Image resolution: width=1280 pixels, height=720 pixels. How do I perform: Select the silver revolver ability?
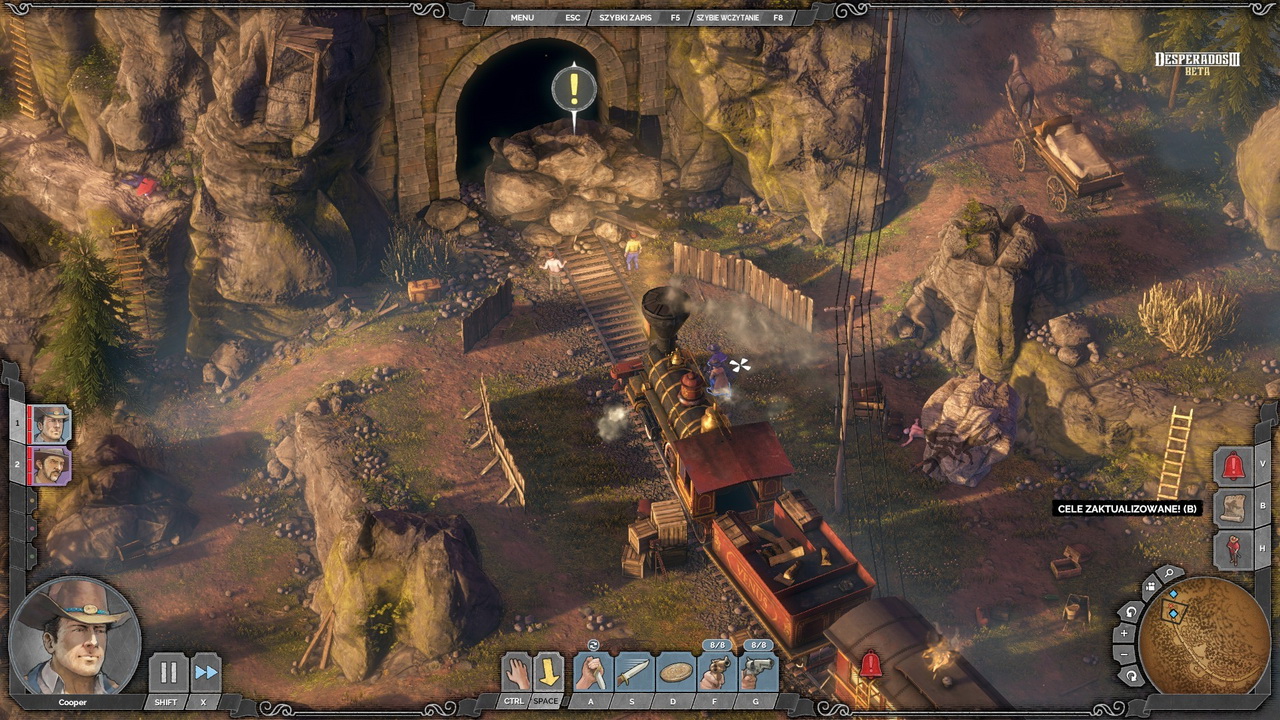pyautogui.click(x=758, y=672)
